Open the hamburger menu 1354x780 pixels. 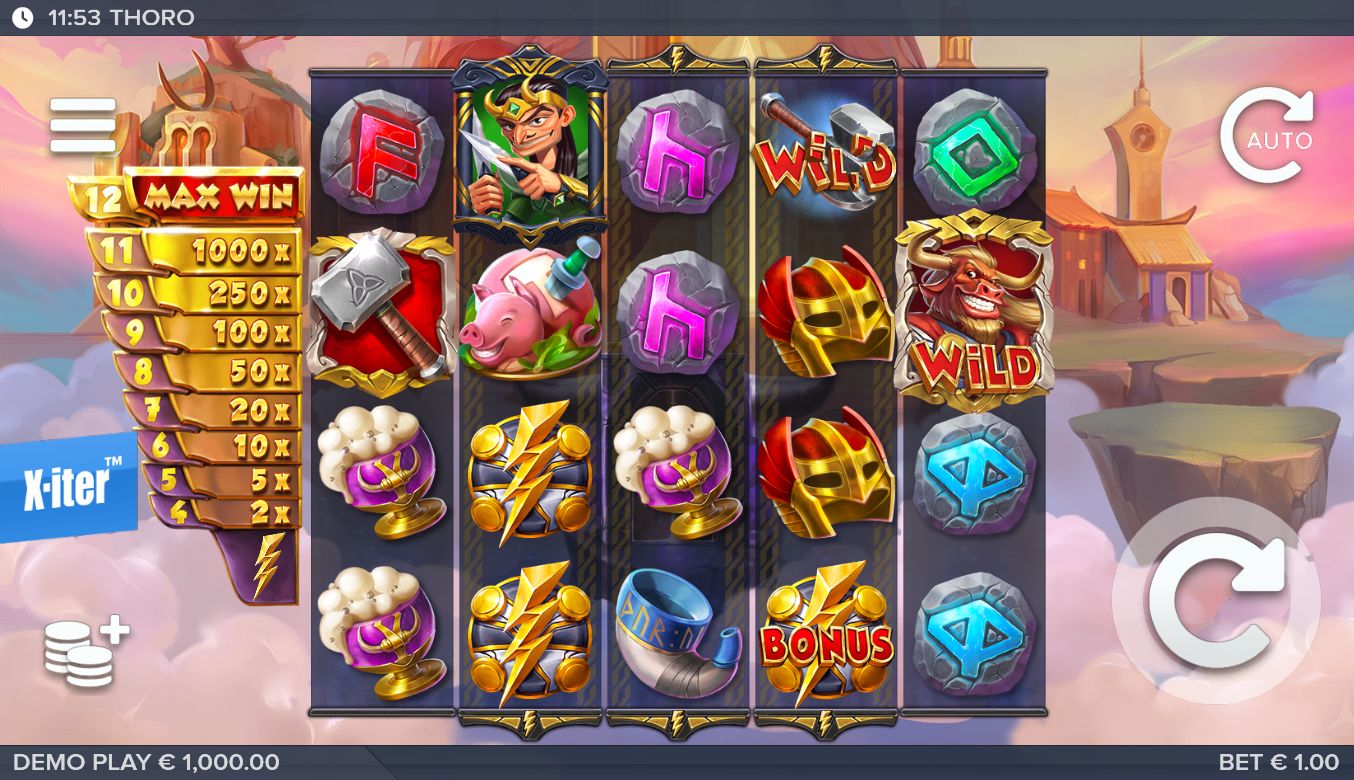(83, 125)
